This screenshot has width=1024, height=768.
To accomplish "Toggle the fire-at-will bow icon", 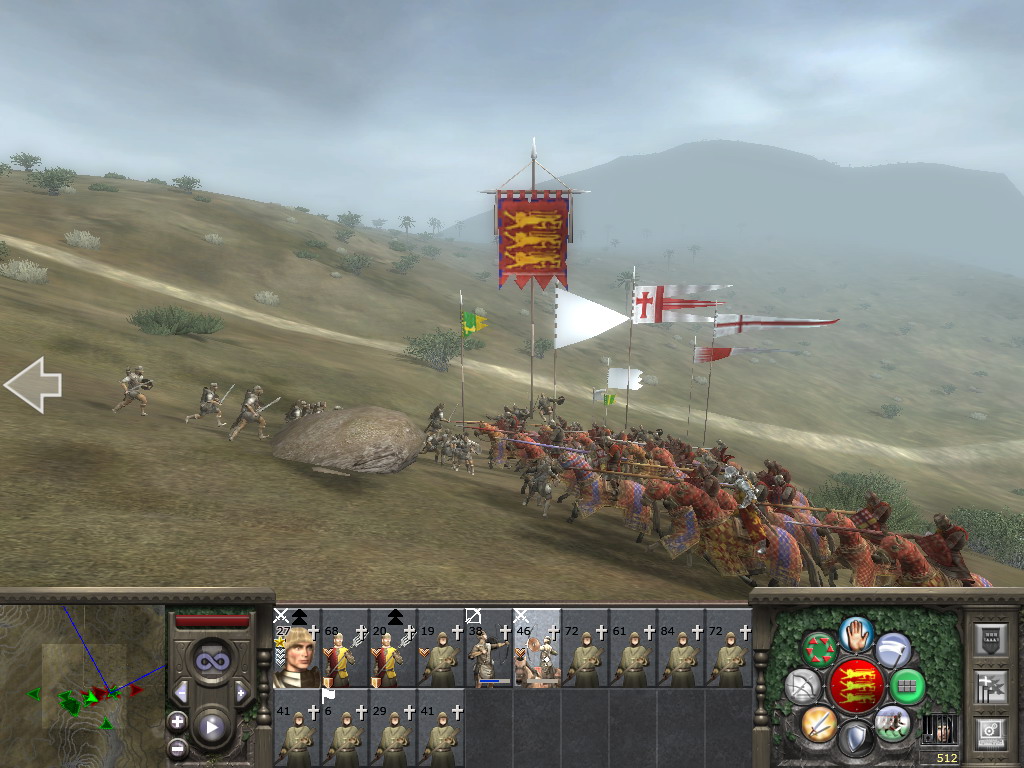I will [x=802, y=686].
